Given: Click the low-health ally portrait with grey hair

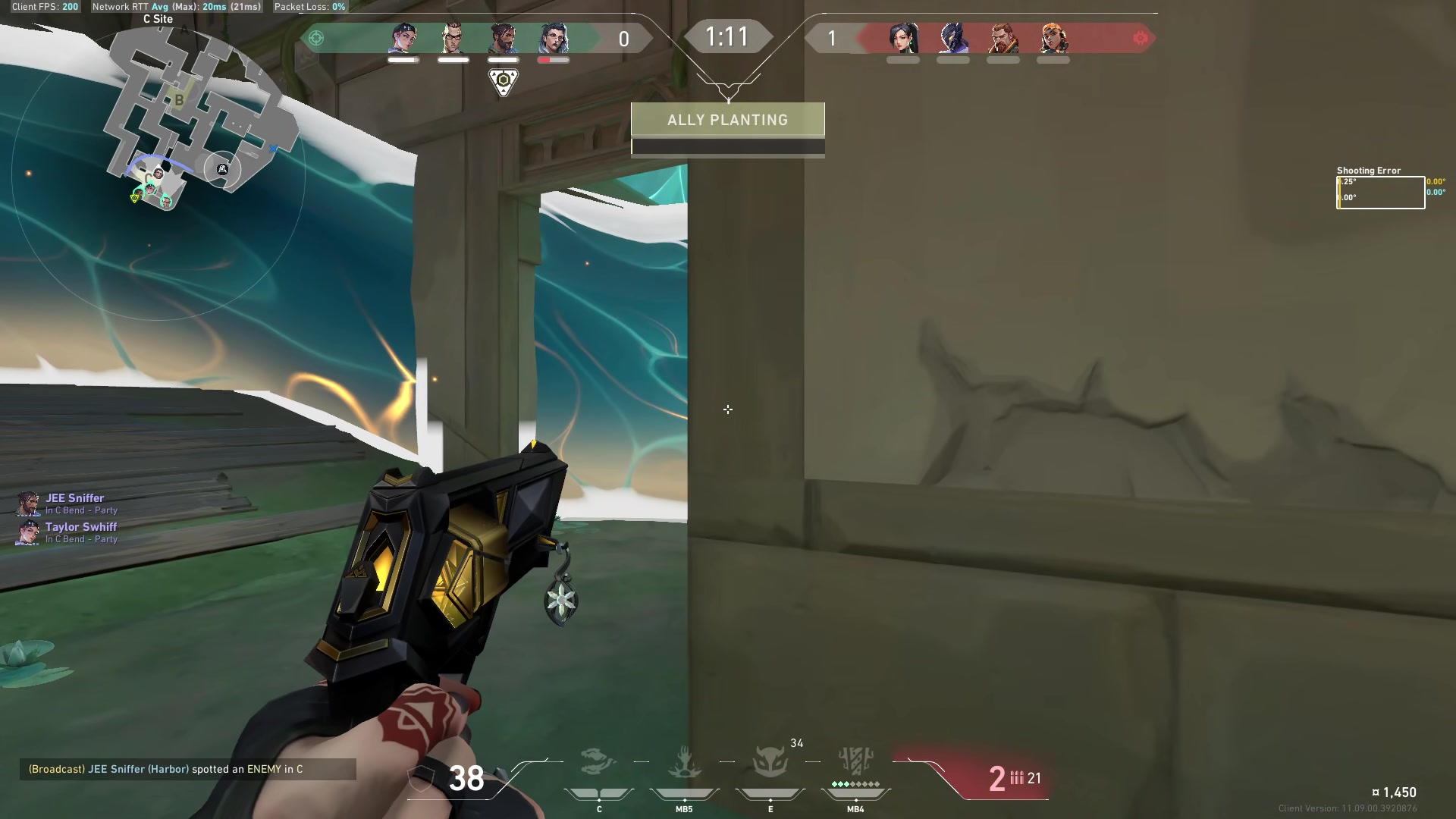Looking at the screenshot, I should click(554, 38).
